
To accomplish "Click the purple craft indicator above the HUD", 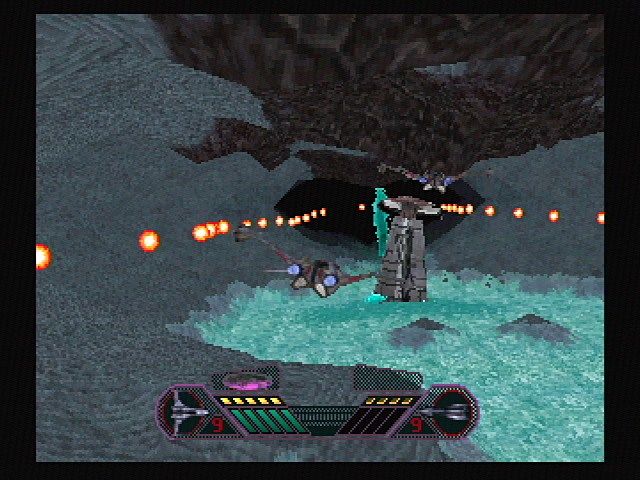I will pyautogui.click(x=245, y=381).
